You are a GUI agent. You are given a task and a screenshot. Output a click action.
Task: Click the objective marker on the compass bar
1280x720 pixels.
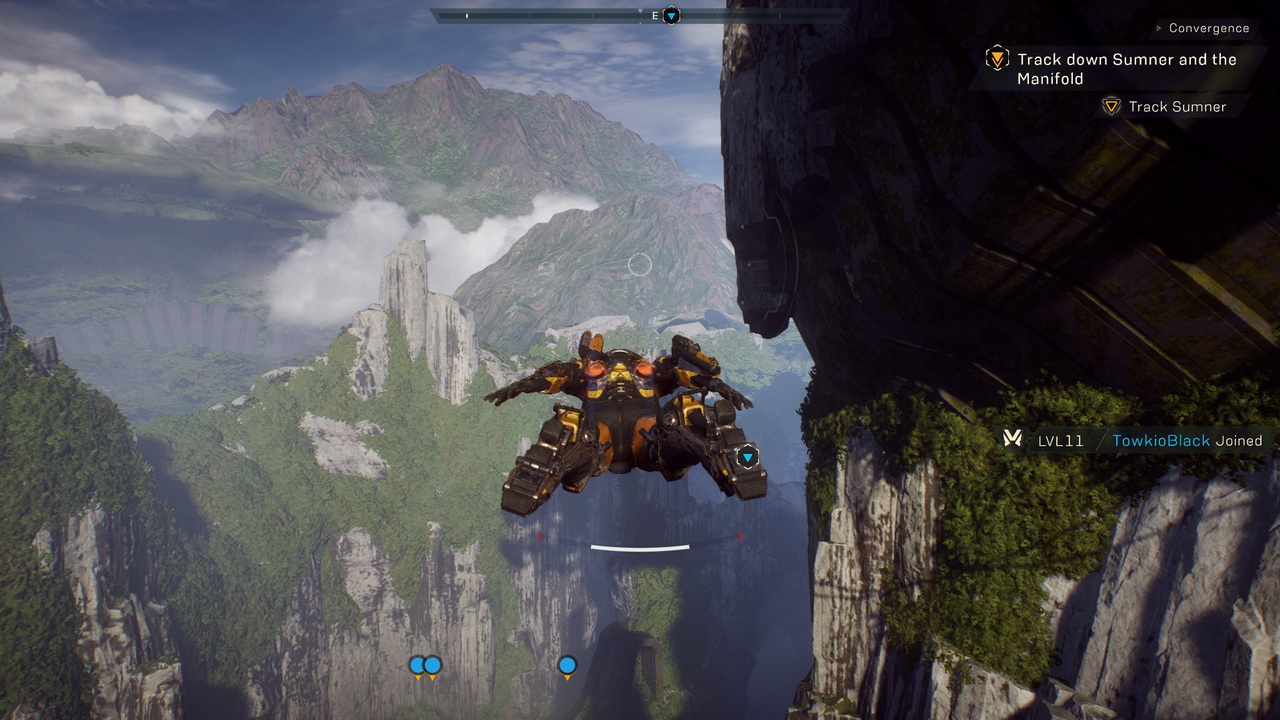tap(672, 15)
